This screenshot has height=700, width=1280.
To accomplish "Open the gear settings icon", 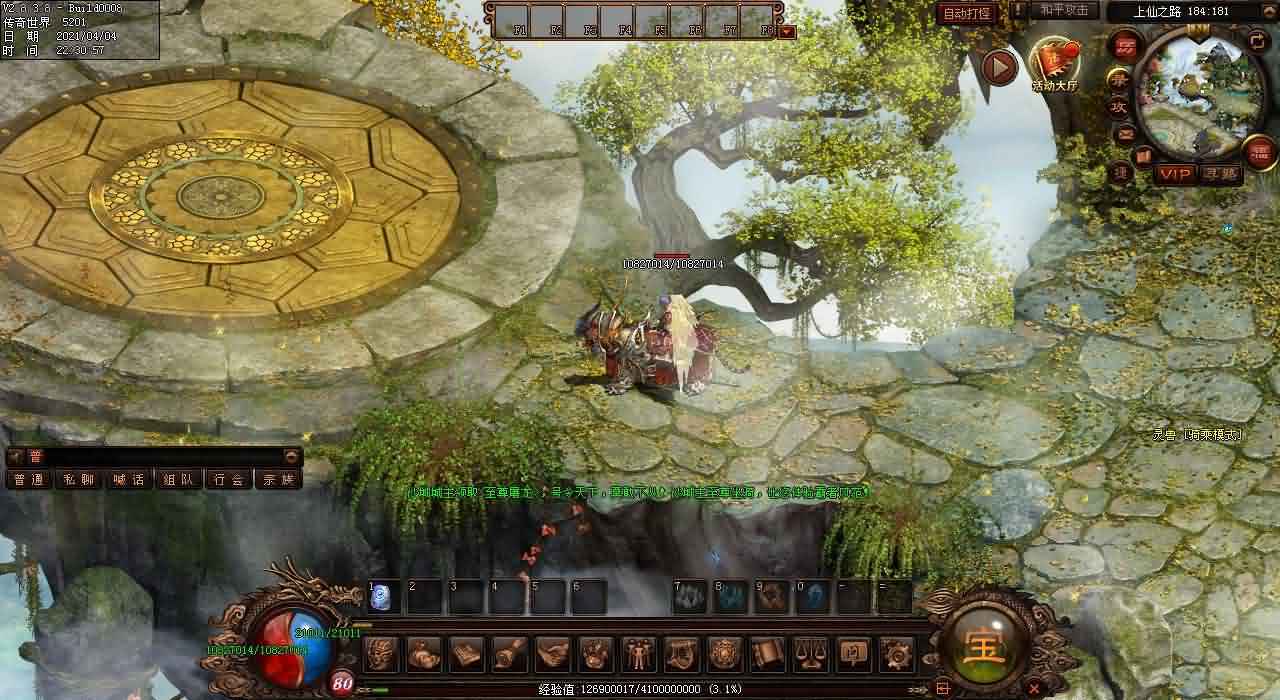I will tap(895, 654).
